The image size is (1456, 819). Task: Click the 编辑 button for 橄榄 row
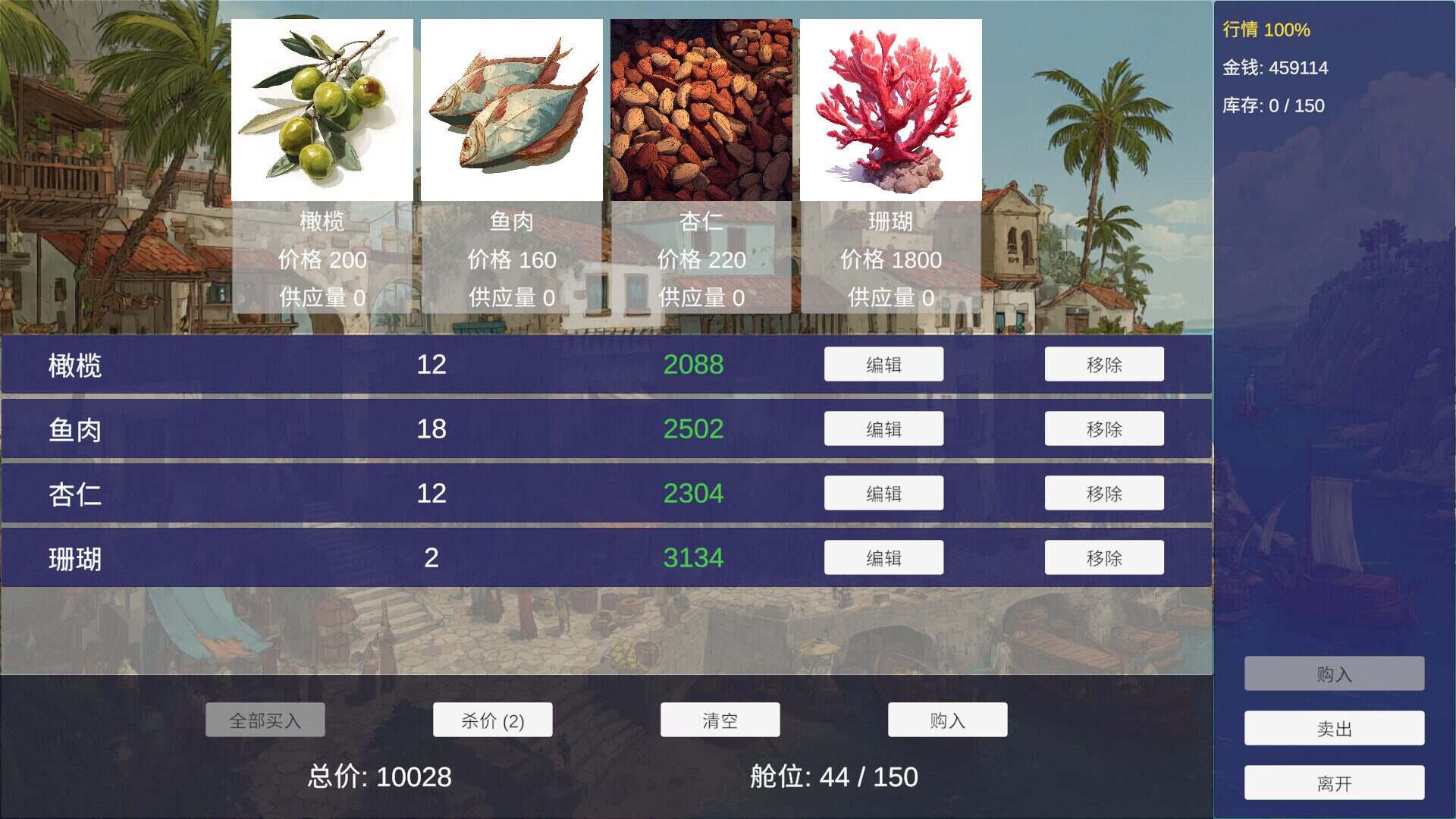(x=883, y=364)
